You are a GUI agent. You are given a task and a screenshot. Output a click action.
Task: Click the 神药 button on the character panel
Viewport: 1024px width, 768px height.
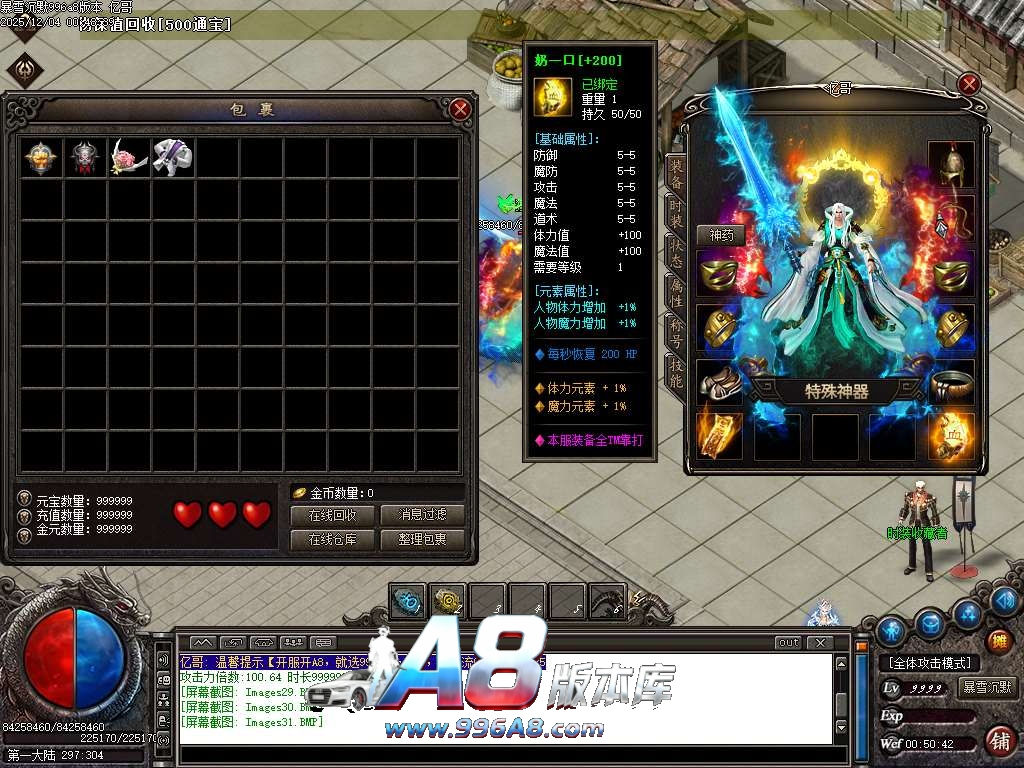[721, 236]
